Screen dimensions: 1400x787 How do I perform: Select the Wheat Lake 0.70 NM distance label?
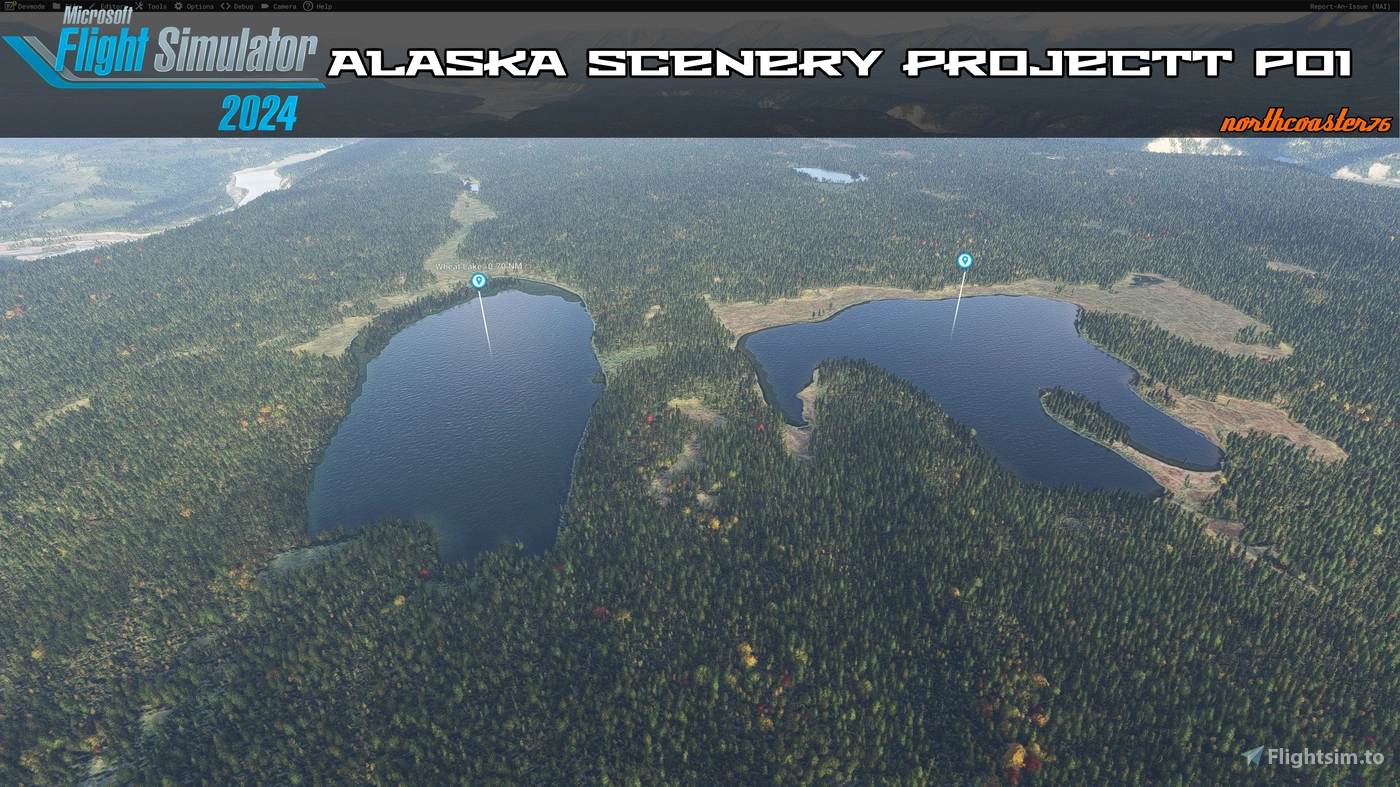(480, 267)
